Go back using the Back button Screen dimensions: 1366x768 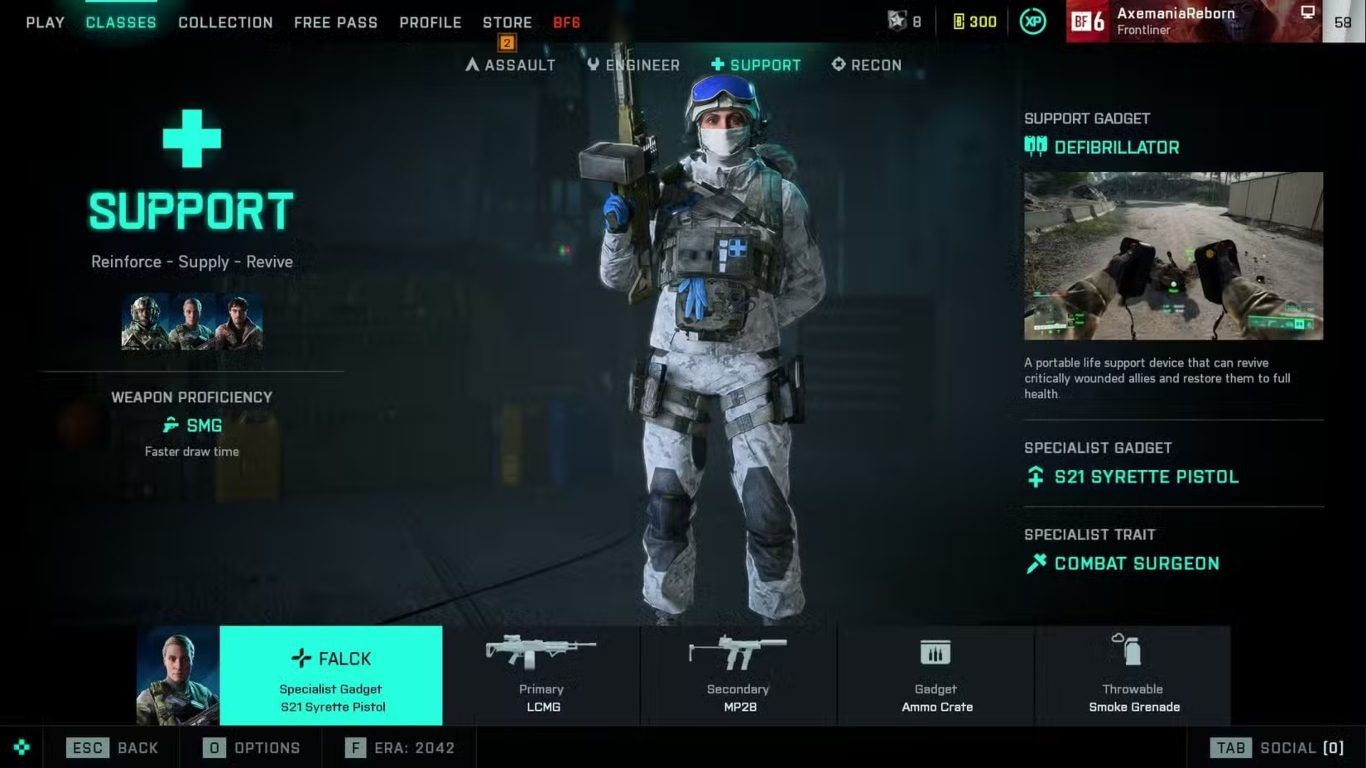tap(113, 747)
